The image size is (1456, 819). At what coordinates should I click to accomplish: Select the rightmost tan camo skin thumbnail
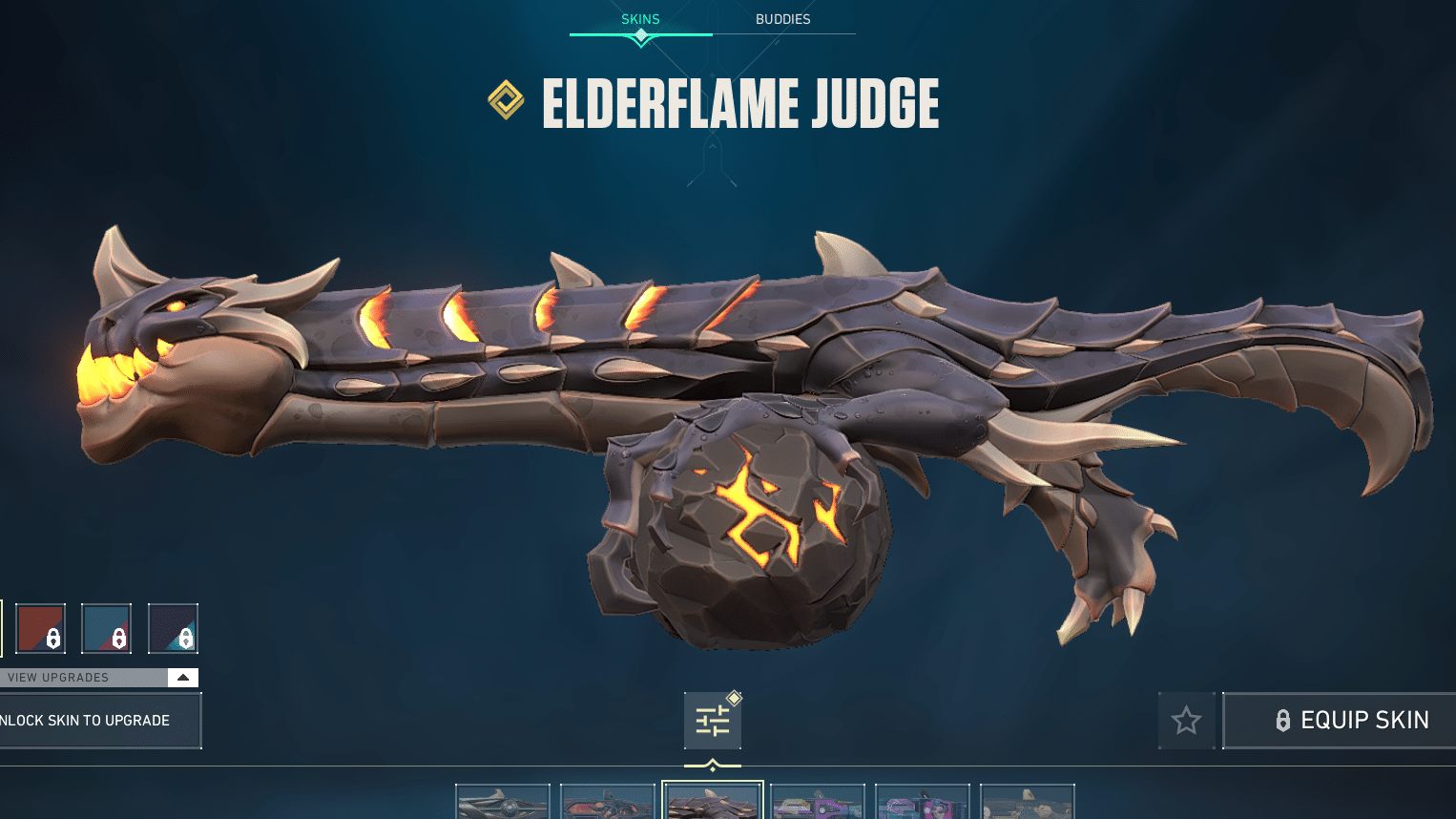coord(1028,803)
